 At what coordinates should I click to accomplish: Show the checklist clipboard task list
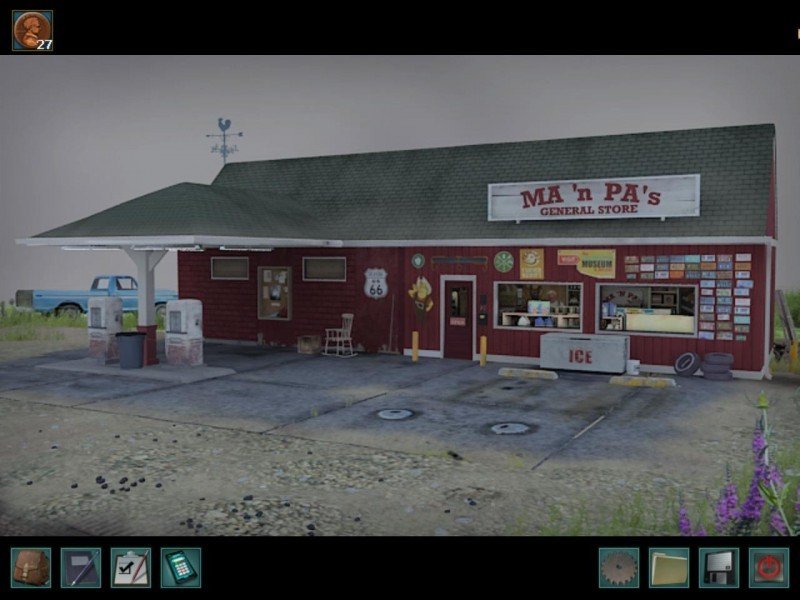coord(130,567)
